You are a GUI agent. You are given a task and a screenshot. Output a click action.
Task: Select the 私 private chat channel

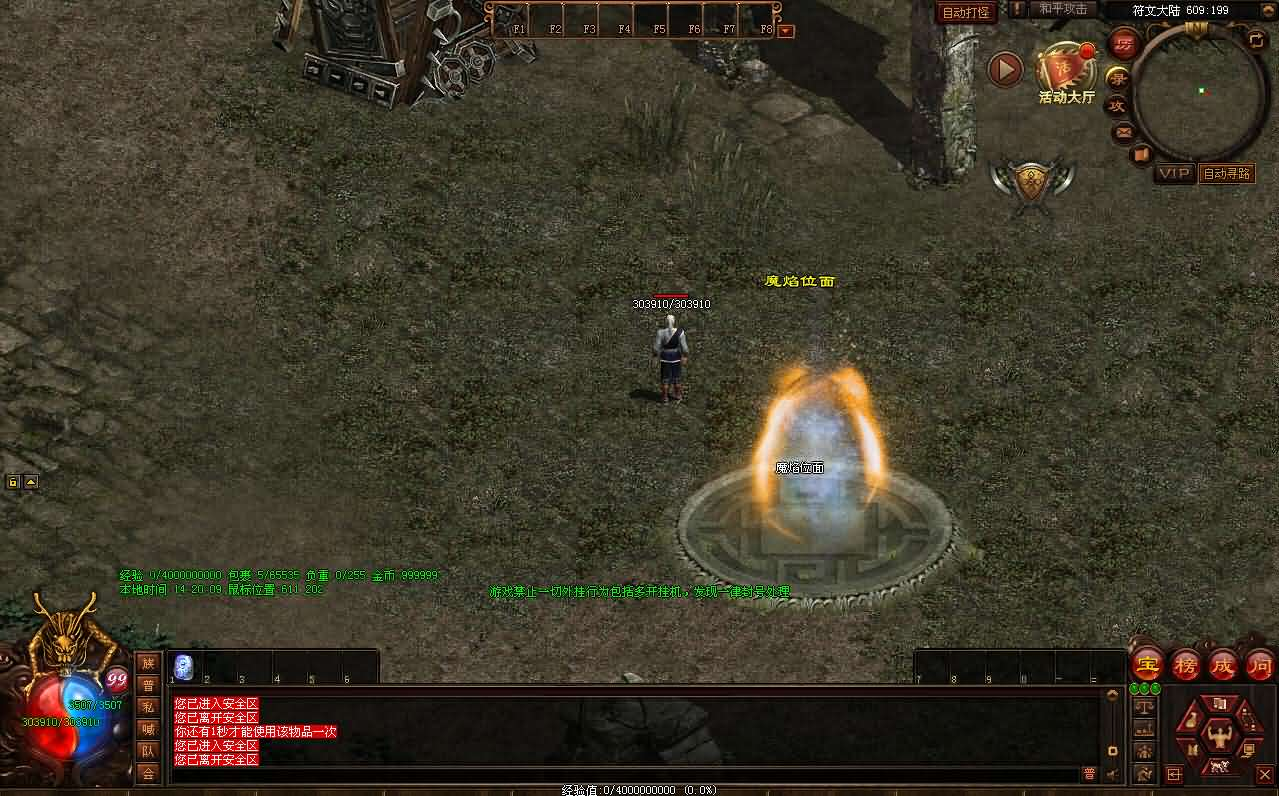pos(148,706)
